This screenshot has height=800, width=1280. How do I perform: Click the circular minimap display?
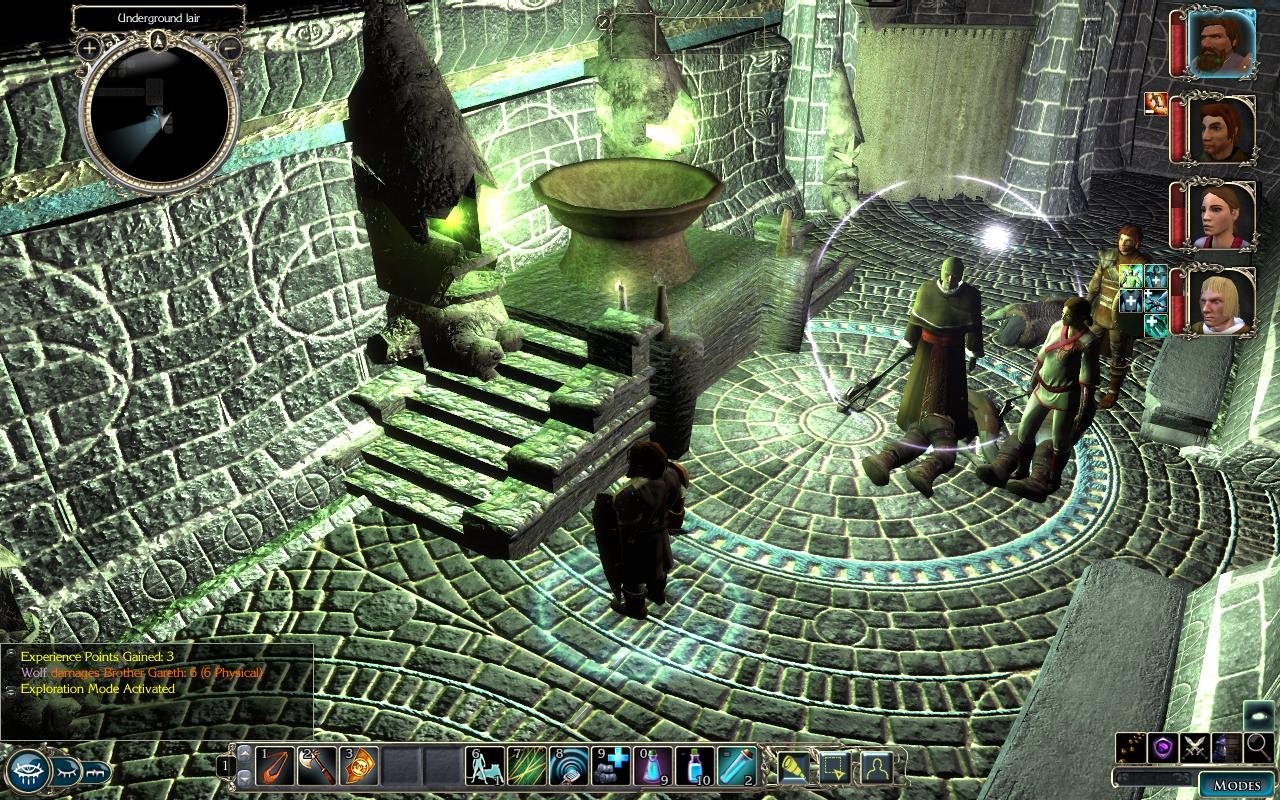[x=159, y=119]
